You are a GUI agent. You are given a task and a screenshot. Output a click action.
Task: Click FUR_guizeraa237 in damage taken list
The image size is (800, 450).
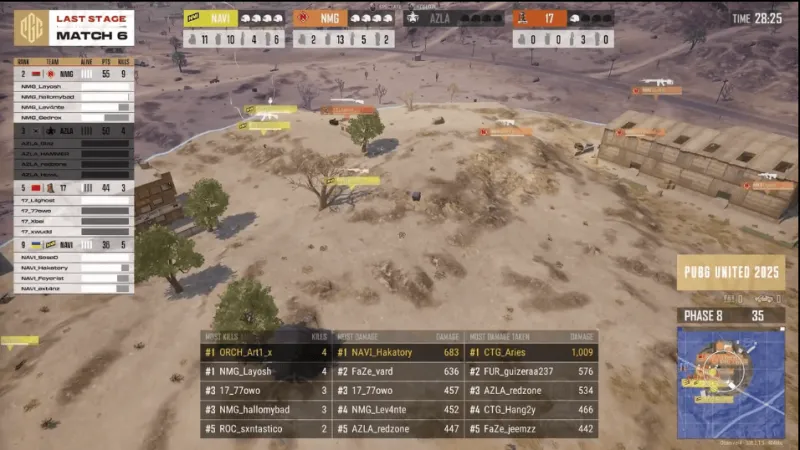tap(531, 371)
